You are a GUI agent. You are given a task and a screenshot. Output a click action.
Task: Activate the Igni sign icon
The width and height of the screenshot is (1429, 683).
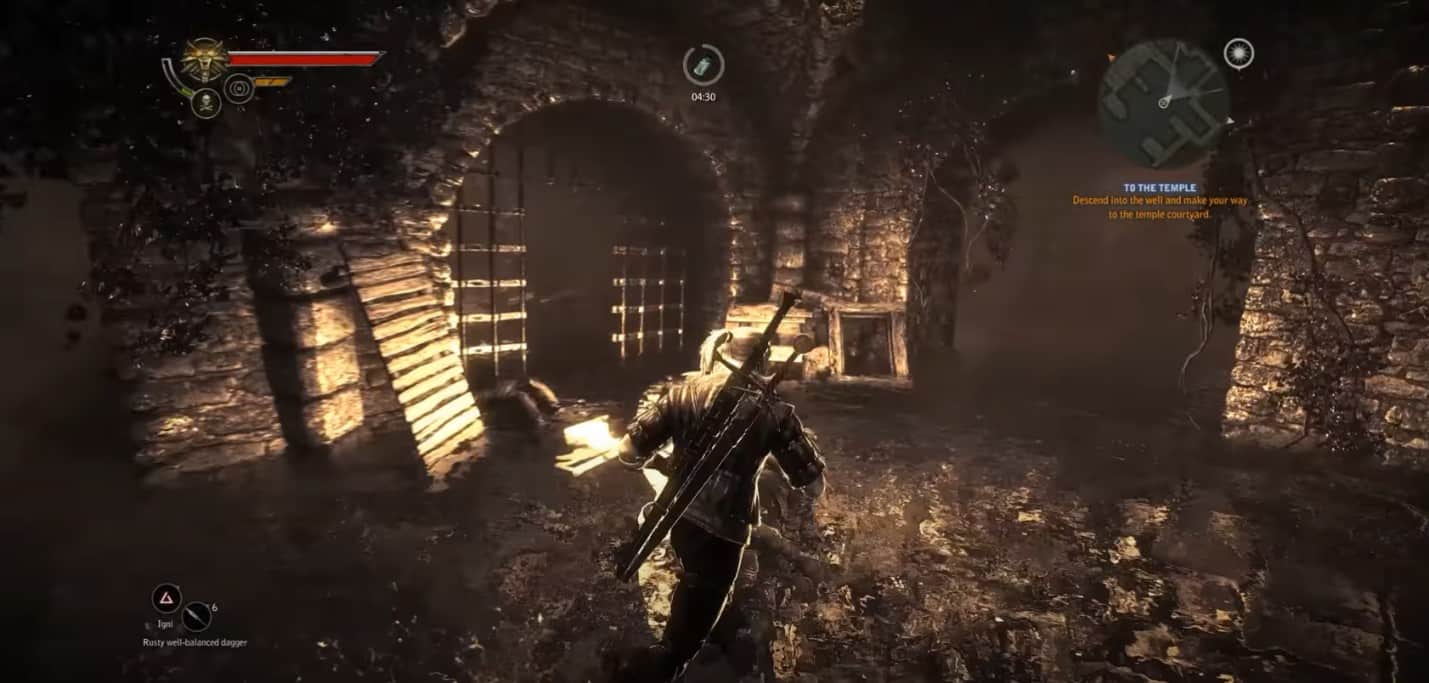click(166, 599)
